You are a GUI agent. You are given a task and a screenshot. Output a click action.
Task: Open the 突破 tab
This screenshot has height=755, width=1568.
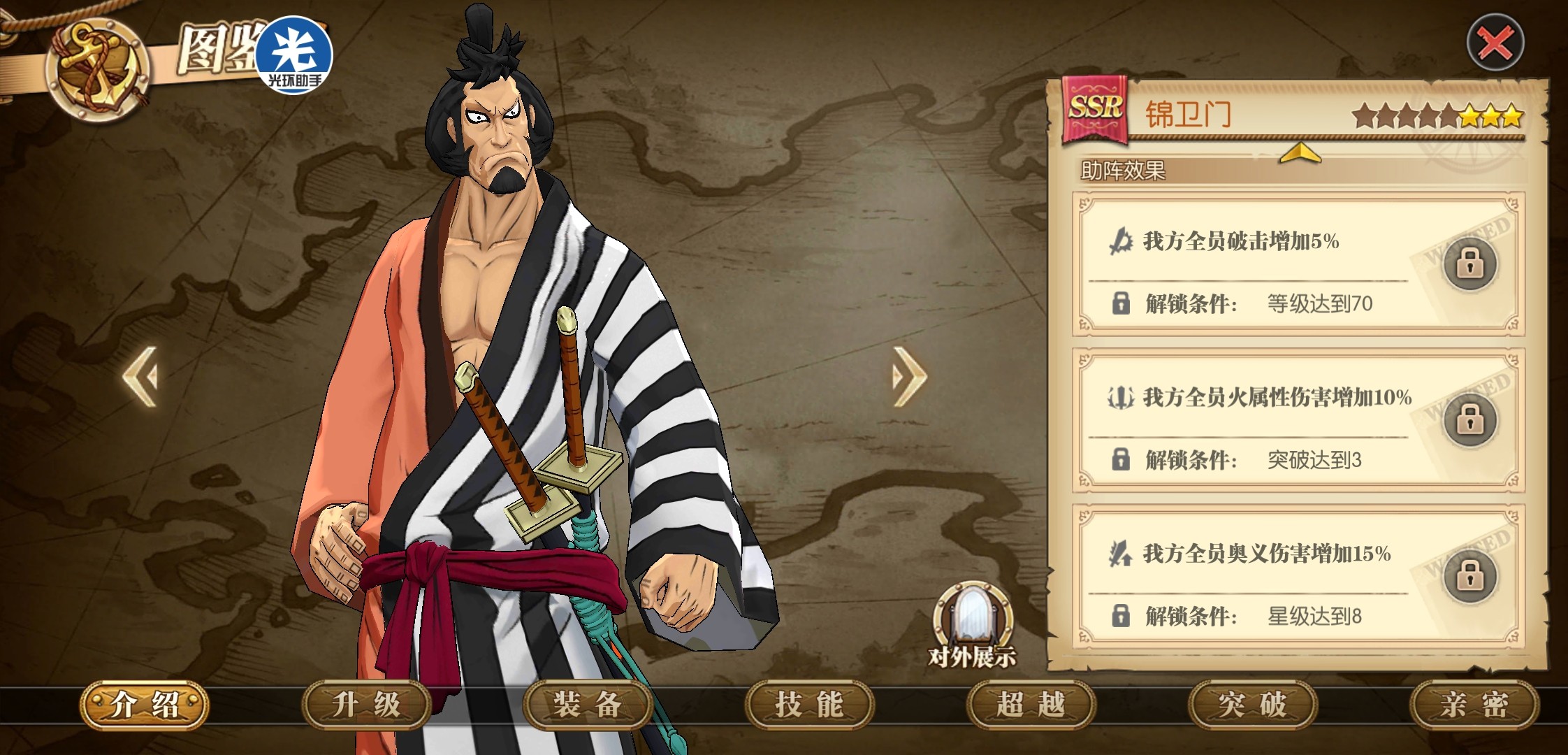[1252, 704]
